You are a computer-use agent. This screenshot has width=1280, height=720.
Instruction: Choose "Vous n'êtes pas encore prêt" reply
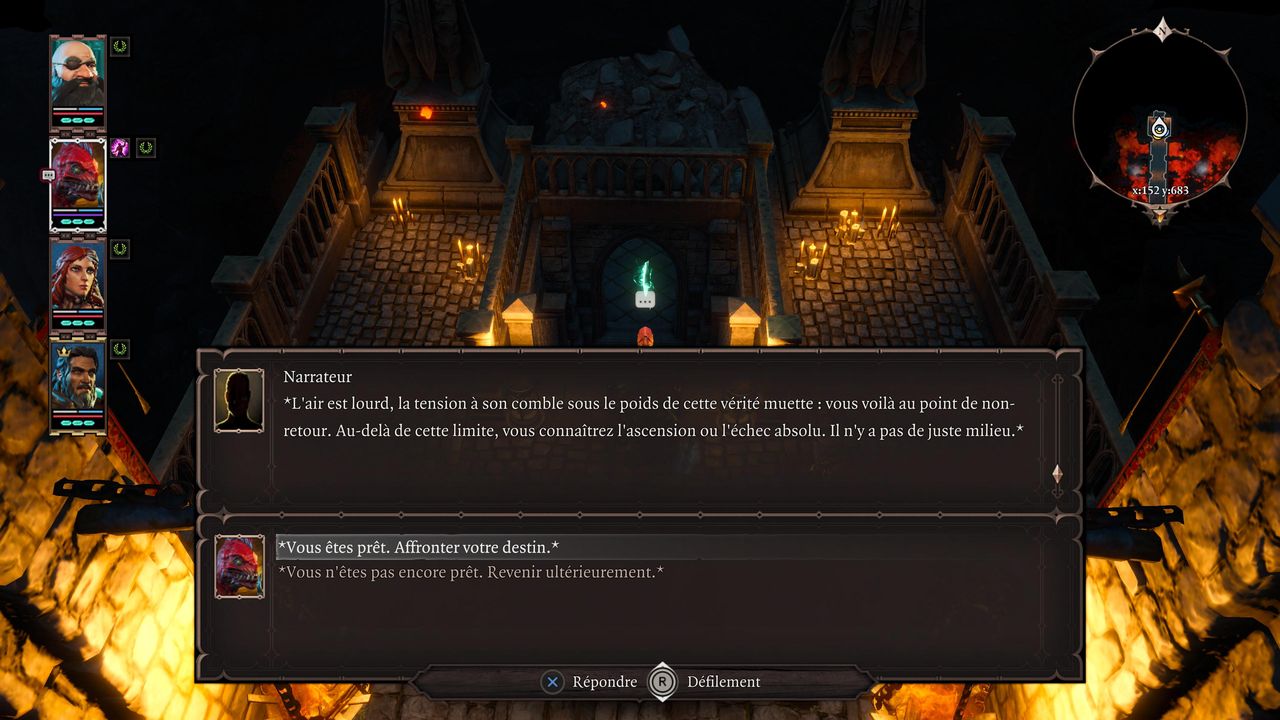click(470, 573)
